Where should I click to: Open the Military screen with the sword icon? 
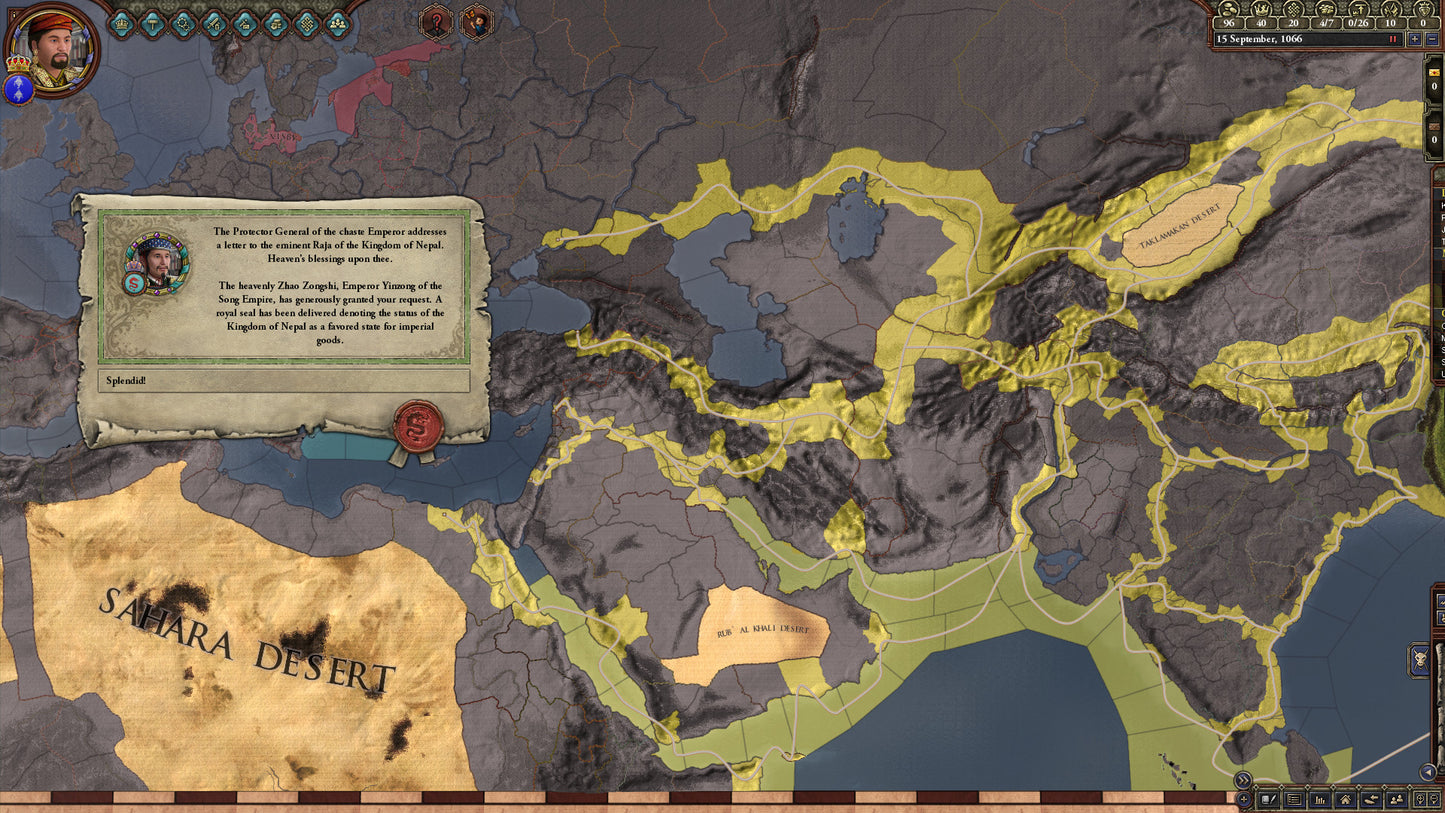pyautogui.click(x=212, y=22)
